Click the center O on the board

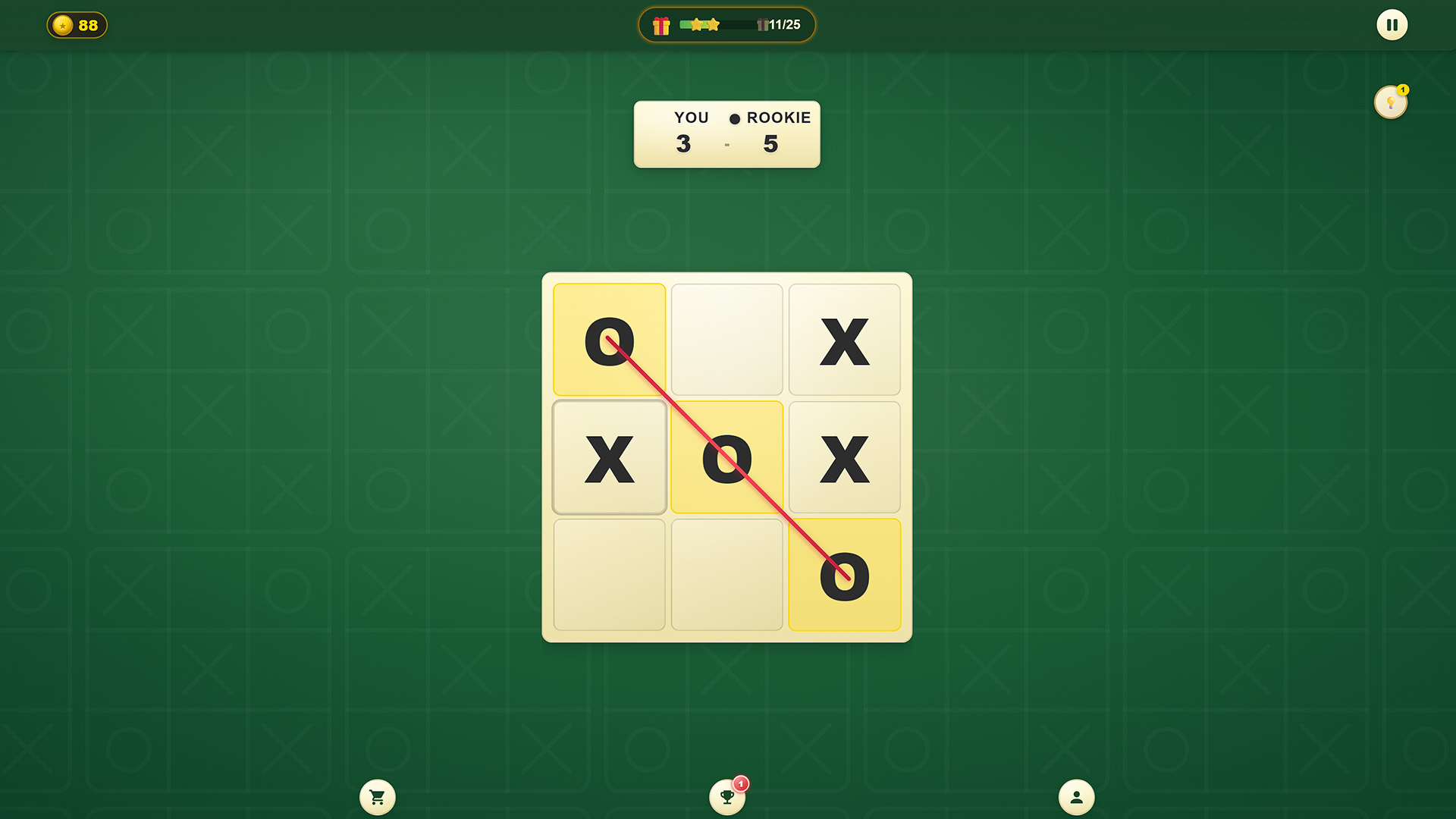(x=726, y=458)
